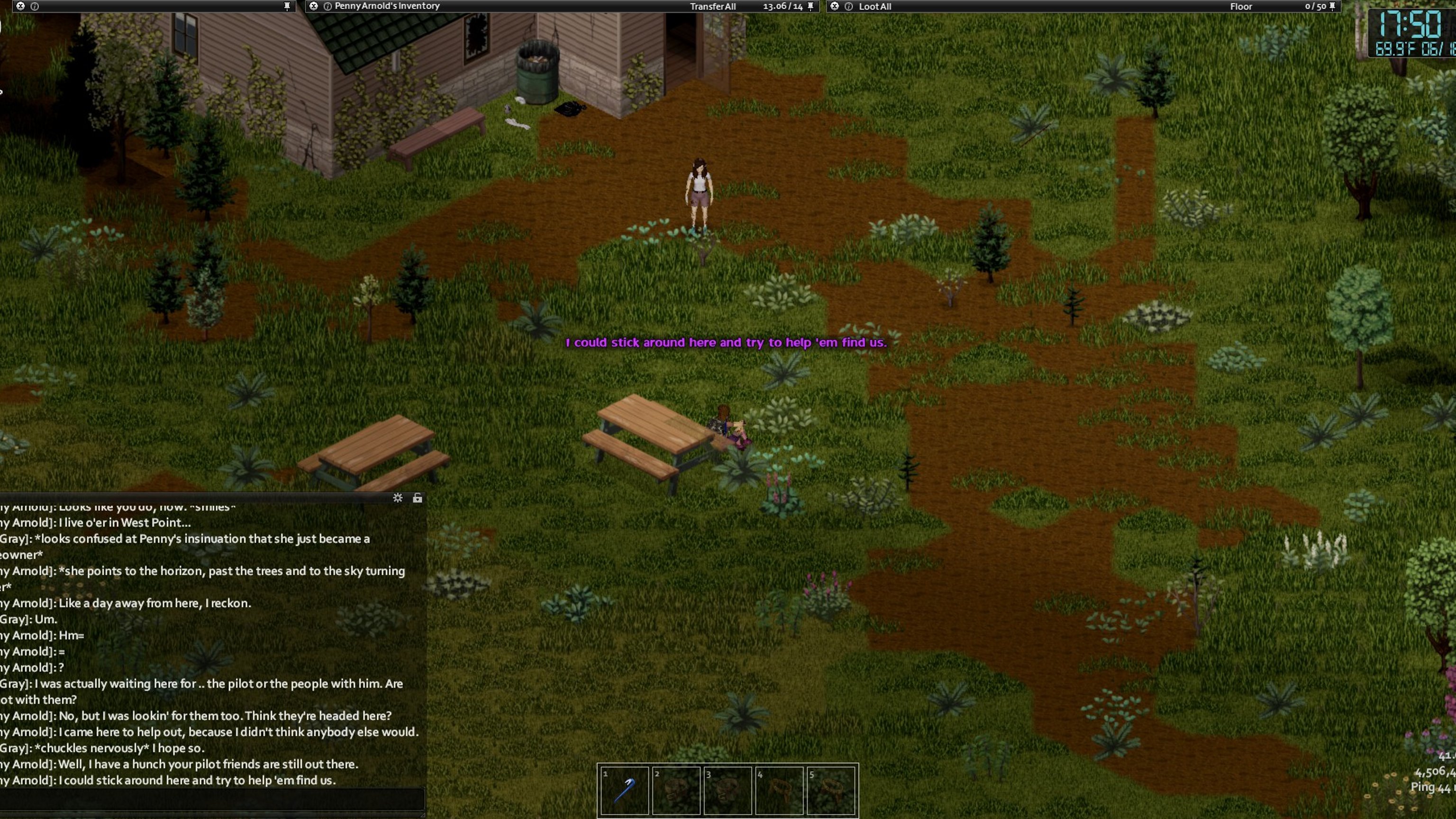Close the loot window
Image resolution: width=1456 pixels, height=819 pixels.
pos(834,6)
